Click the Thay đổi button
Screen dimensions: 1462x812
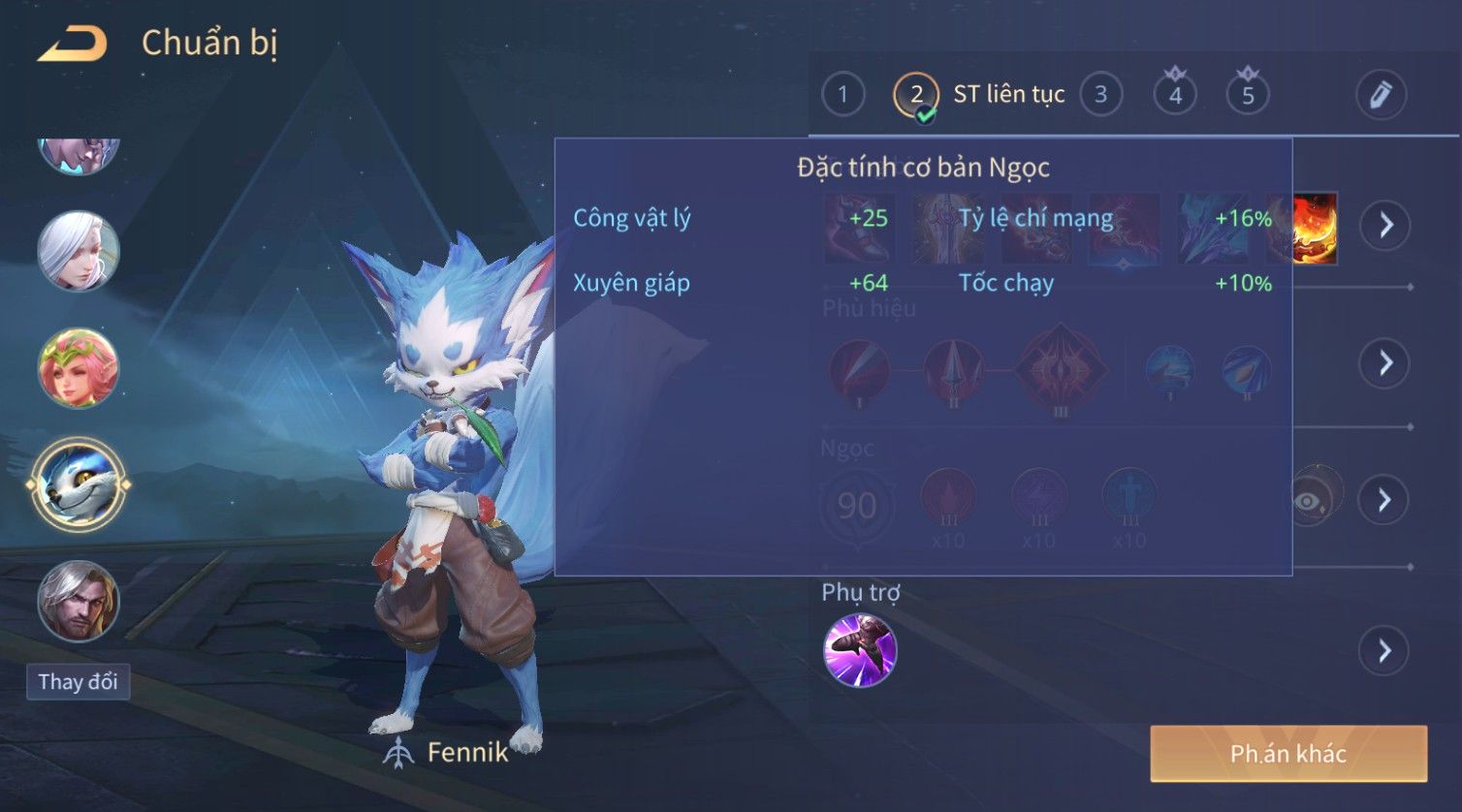click(x=78, y=682)
